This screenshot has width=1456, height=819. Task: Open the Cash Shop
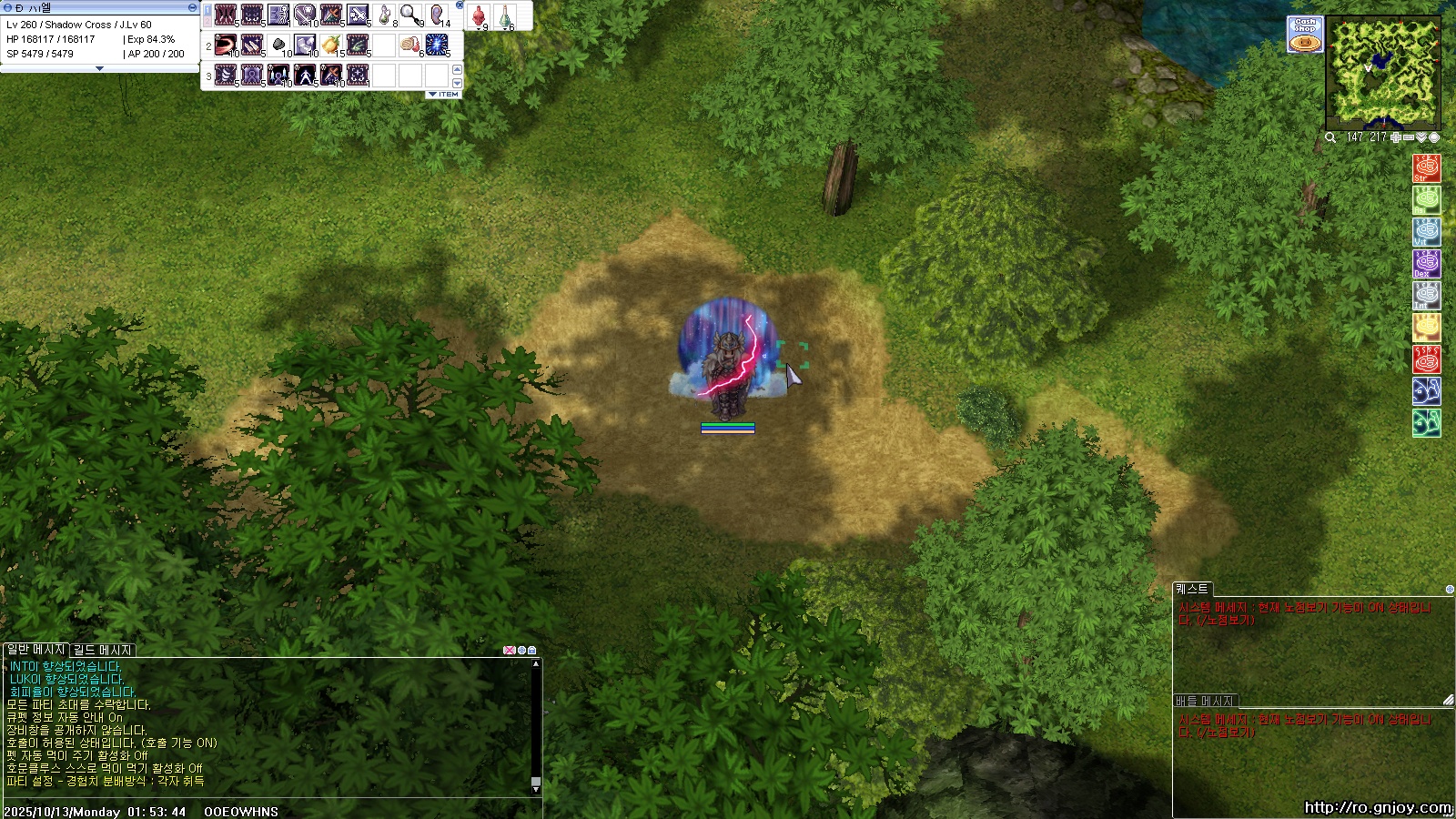(x=1305, y=35)
